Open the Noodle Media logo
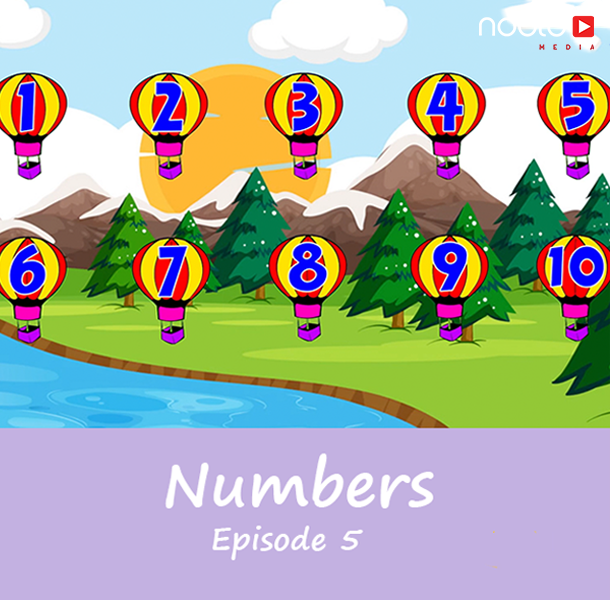The height and width of the screenshot is (600, 610). coord(536,29)
